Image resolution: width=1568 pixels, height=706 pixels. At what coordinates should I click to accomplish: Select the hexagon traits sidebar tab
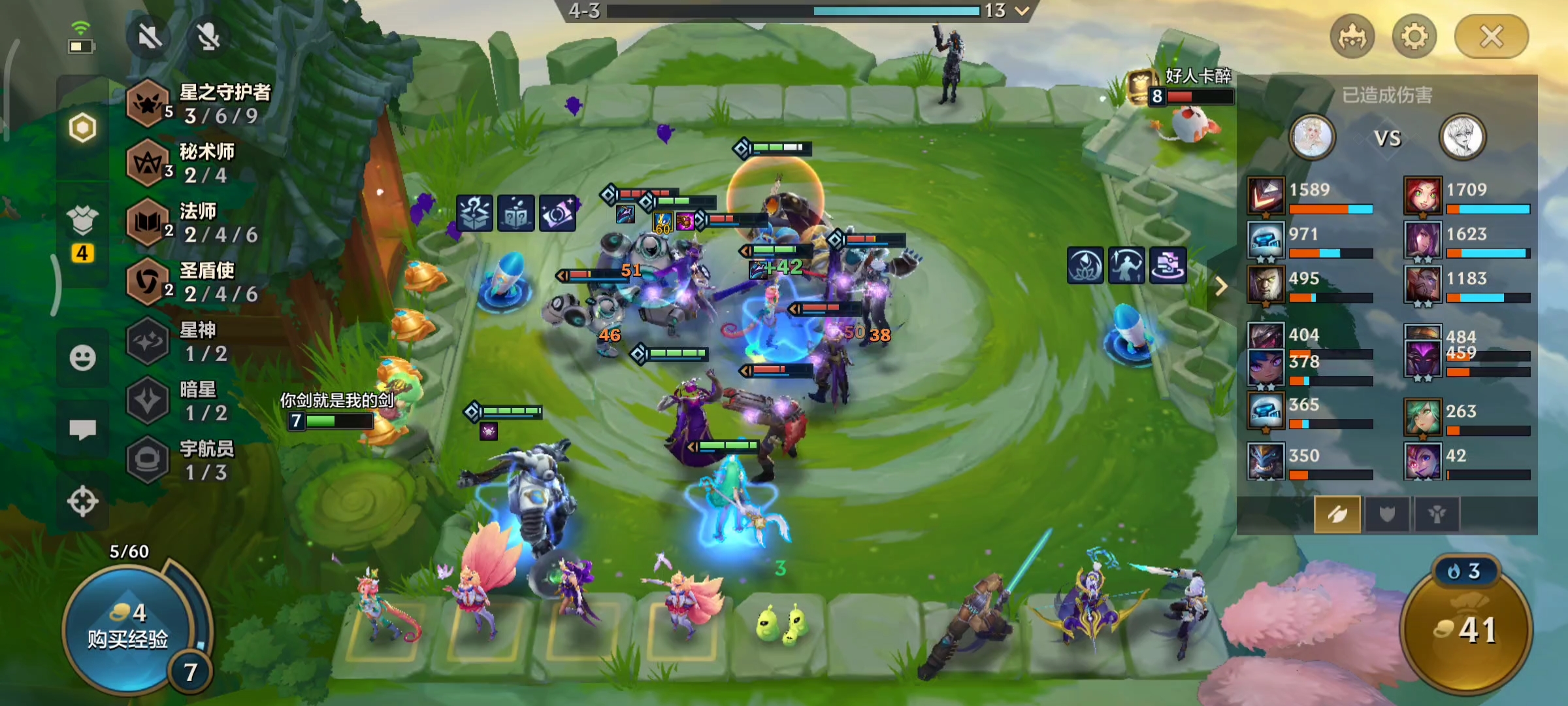click(x=82, y=128)
